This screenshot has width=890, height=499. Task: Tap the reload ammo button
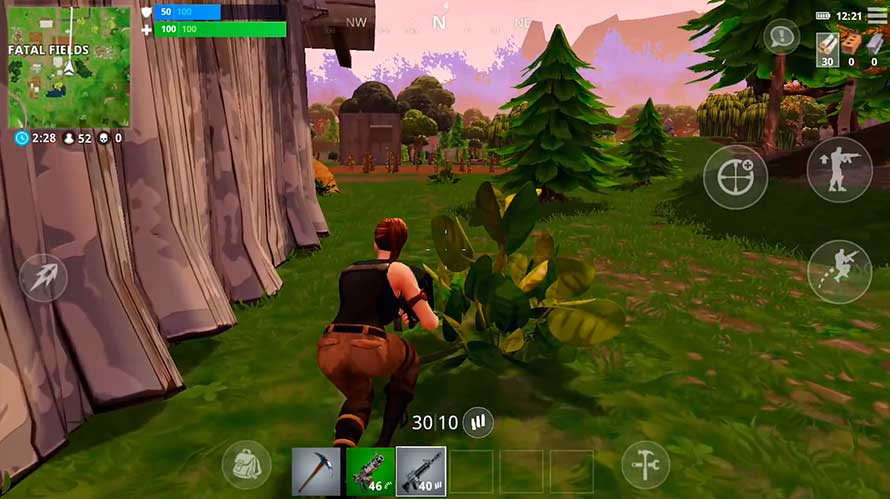[479, 422]
